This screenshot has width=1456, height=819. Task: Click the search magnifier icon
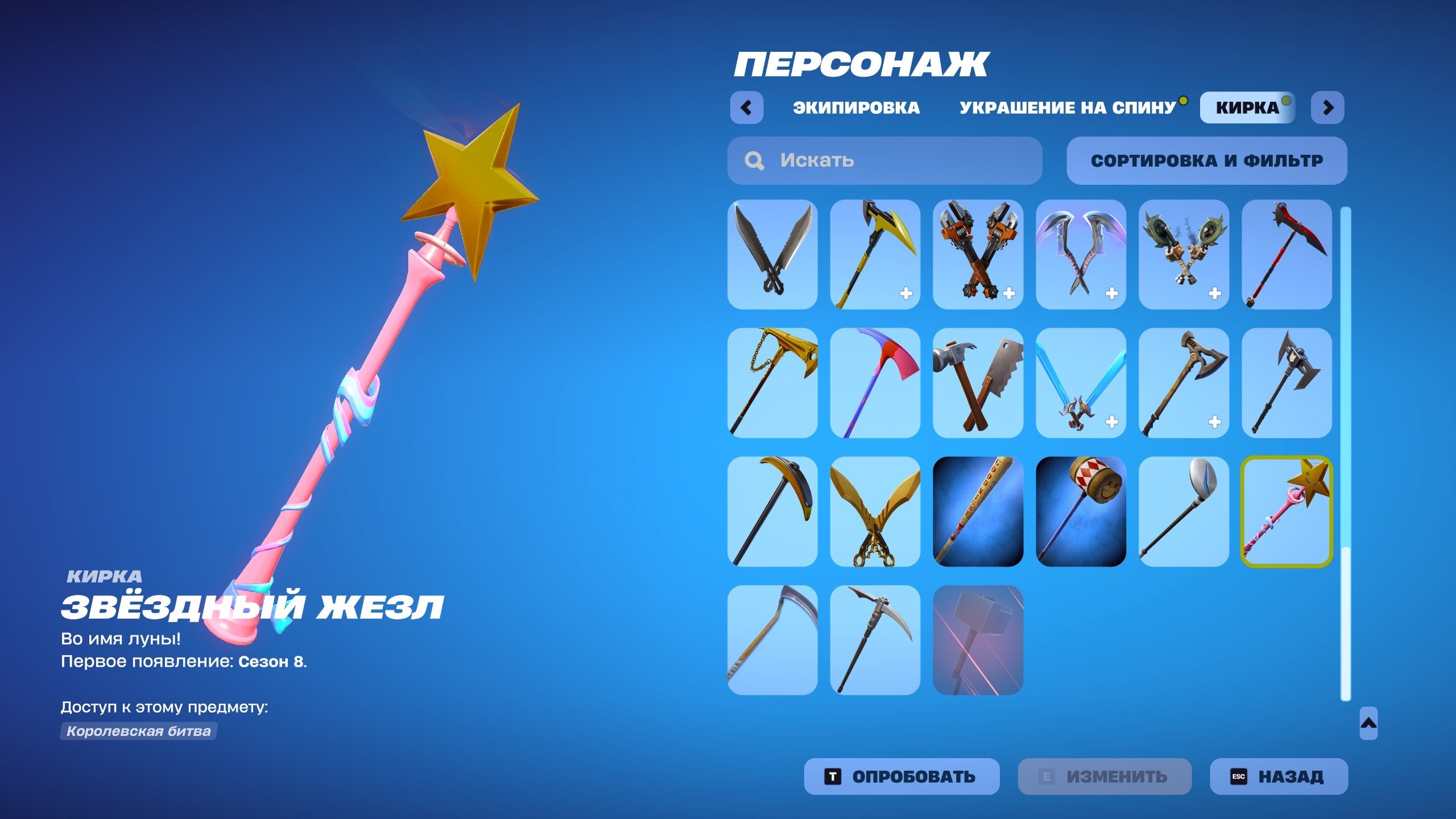(754, 161)
